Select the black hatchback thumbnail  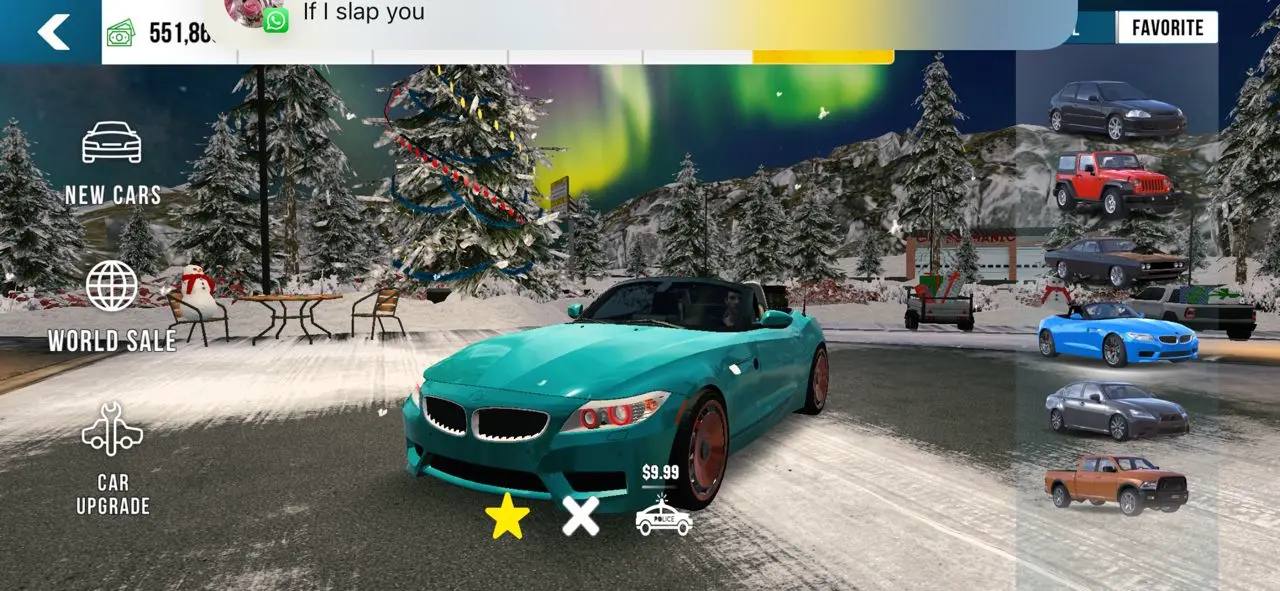click(x=1116, y=110)
